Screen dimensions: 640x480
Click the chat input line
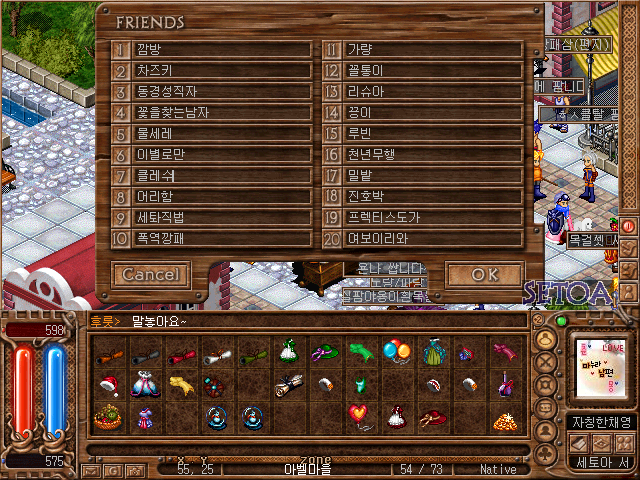(330, 321)
